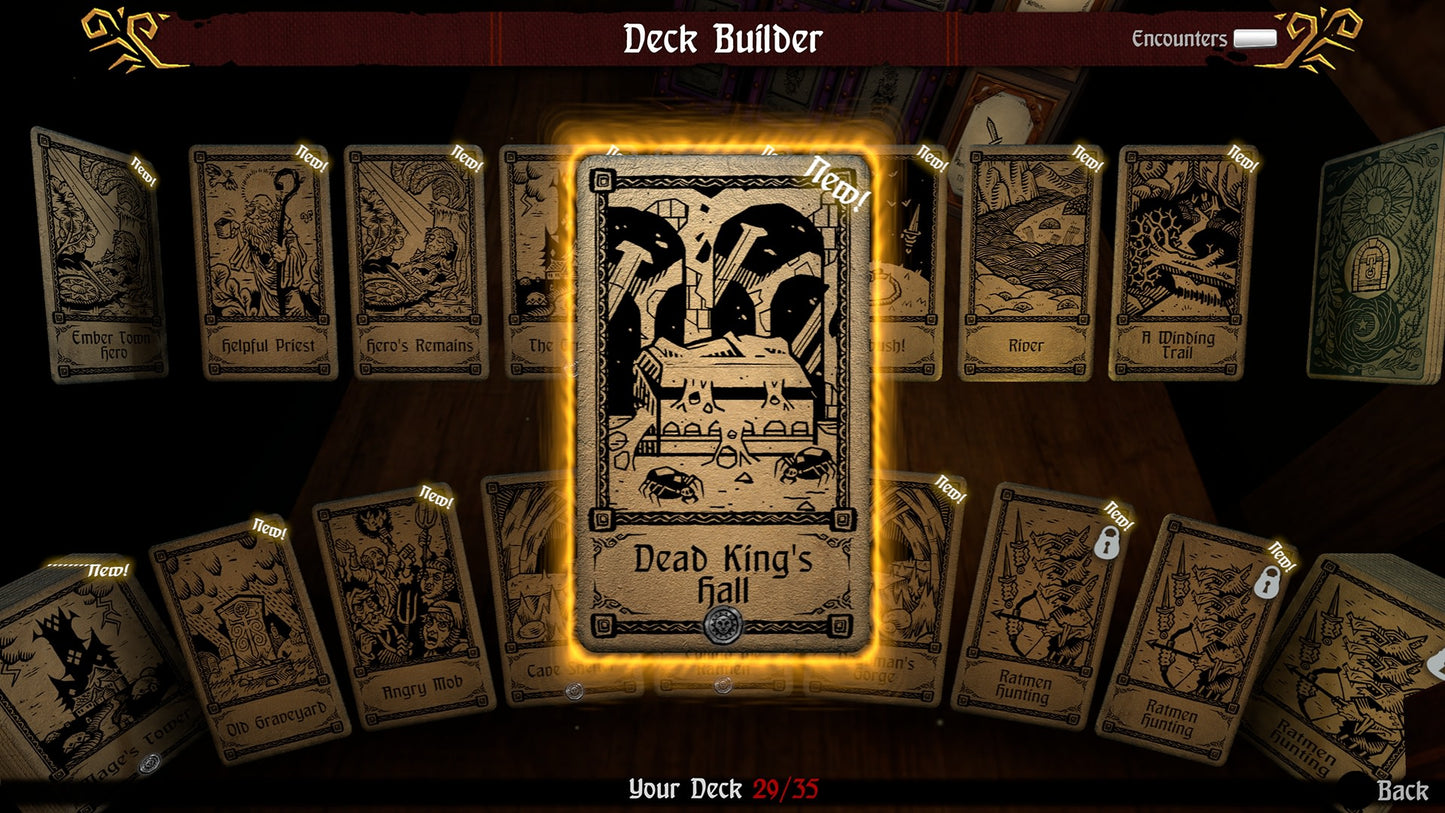The width and height of the screenshot is (1445, 813).
Task: Toggle the Encounters switch on
Action: coord(1254,36)
